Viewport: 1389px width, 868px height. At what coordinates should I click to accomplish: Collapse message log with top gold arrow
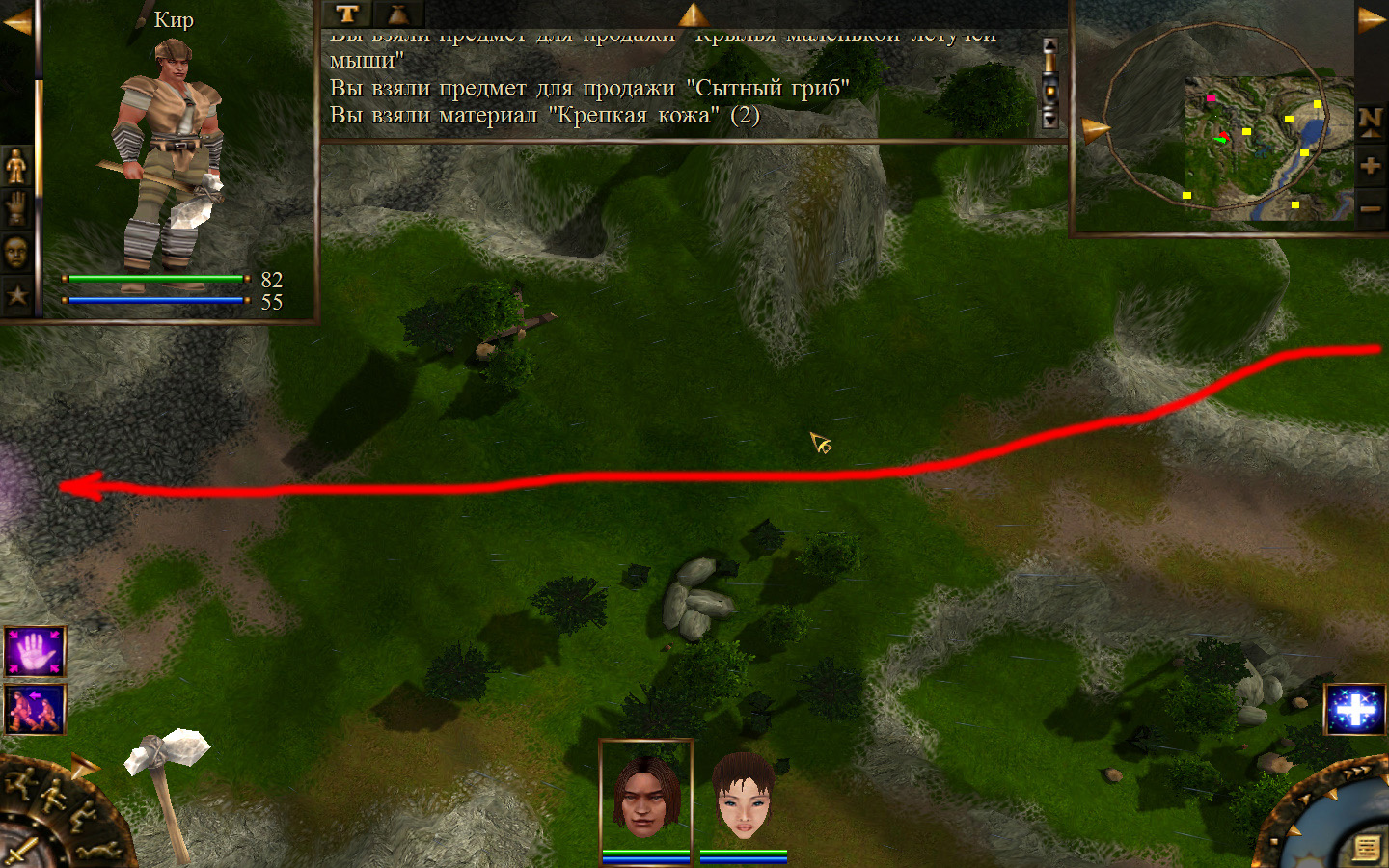coord(693,14)
